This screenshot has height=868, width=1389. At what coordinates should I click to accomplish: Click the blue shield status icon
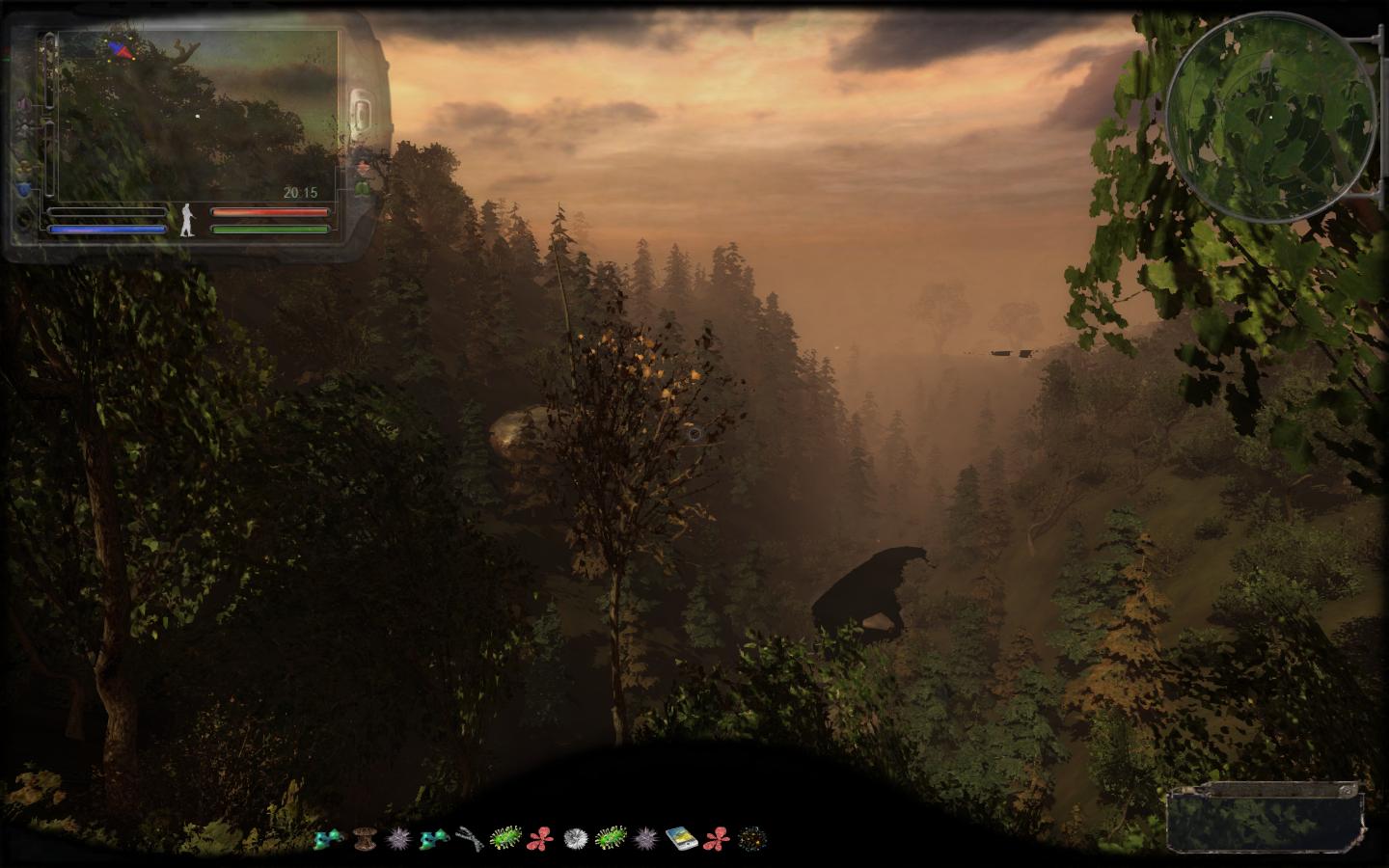click(24, 190)
